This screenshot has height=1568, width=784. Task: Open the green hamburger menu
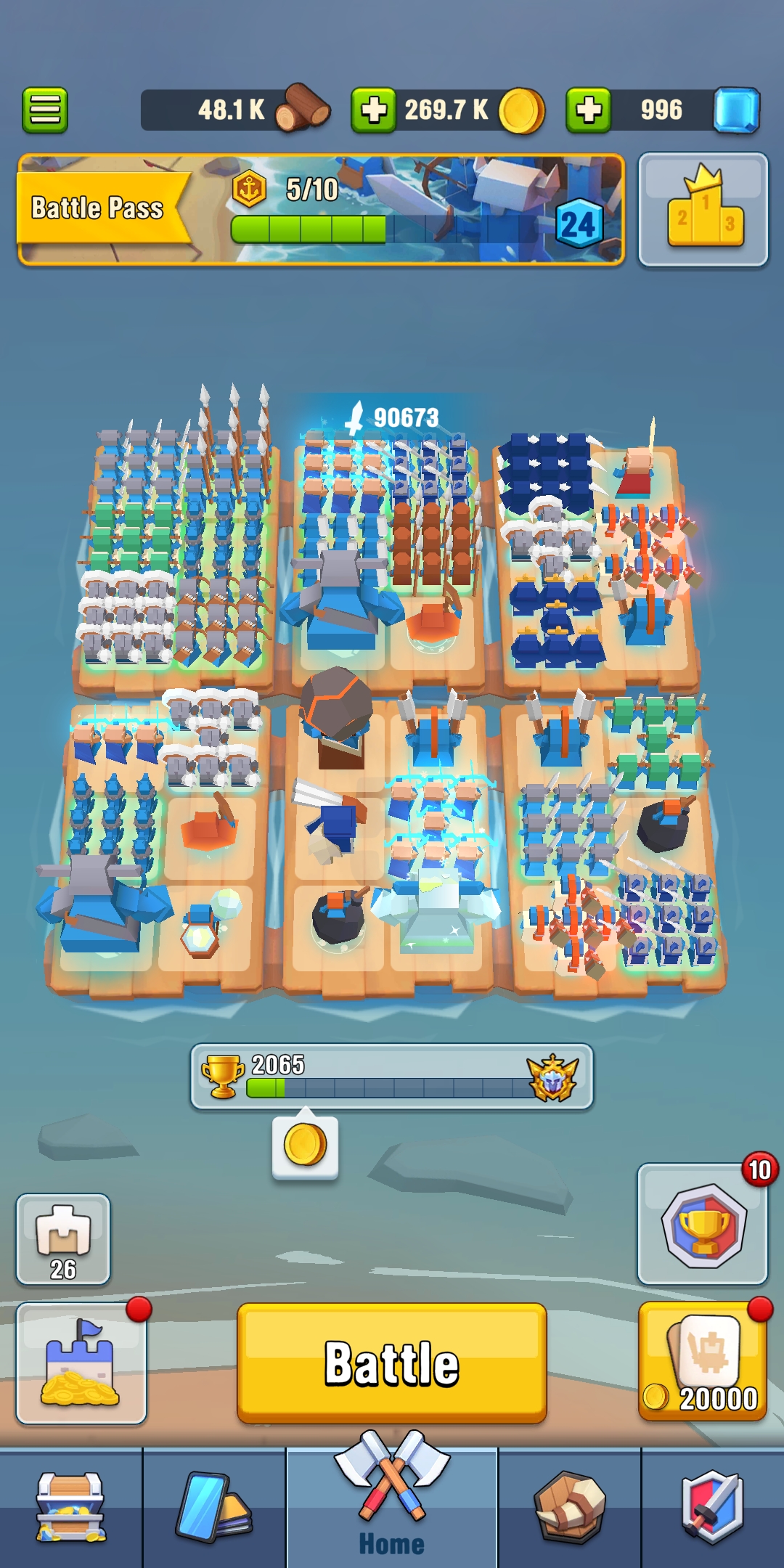(45, 110)
